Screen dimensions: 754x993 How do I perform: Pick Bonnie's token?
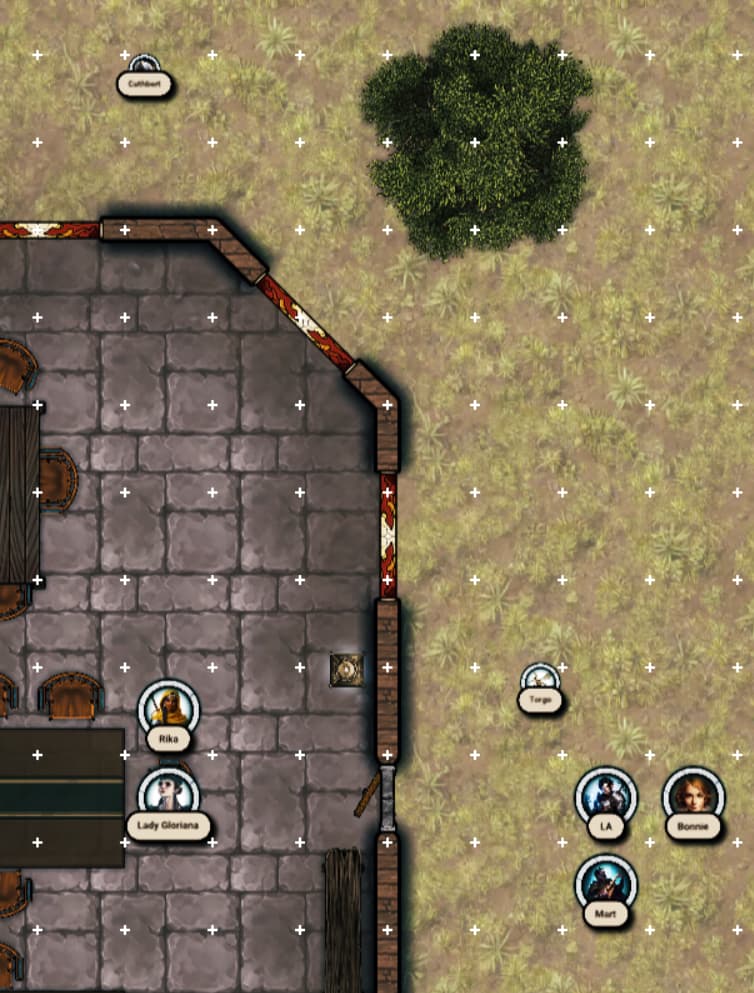(692, 796)
